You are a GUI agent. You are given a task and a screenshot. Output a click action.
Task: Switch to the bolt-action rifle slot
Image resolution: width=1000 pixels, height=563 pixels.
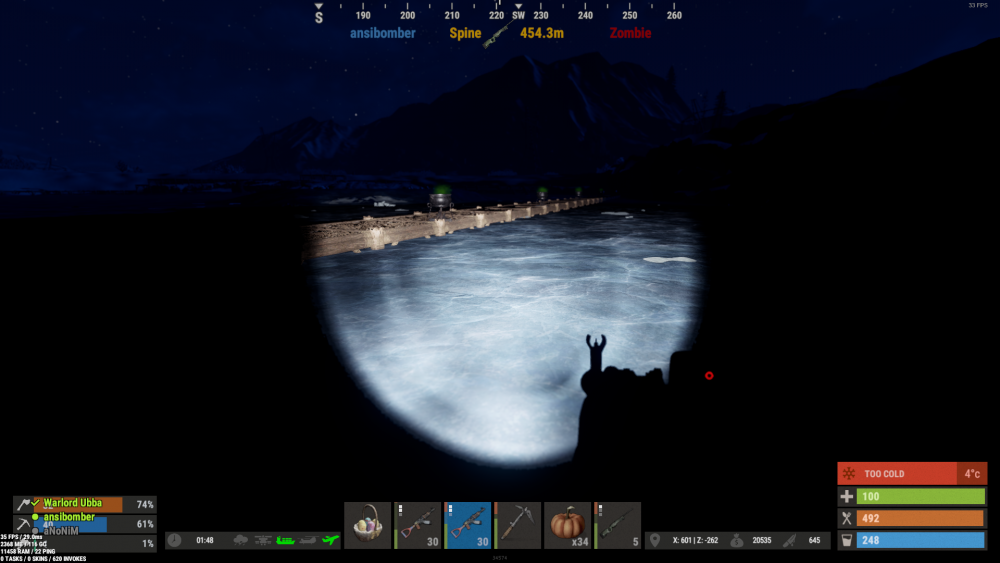[618, 525]
